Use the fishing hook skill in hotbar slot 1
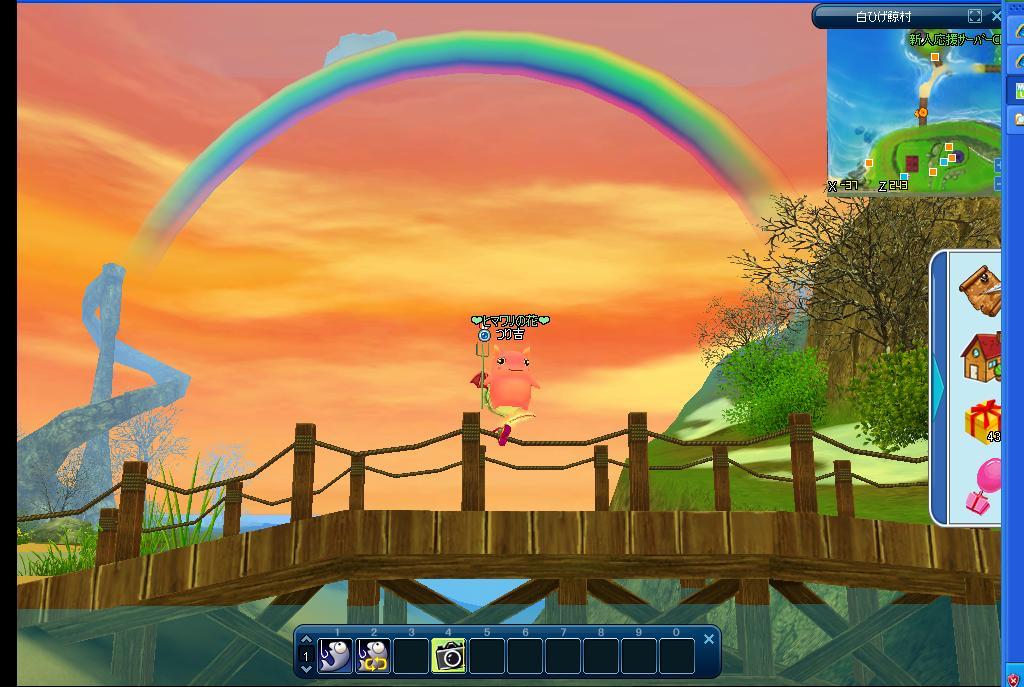Viewport: 1024px width, 687px height. pos(336,656)
